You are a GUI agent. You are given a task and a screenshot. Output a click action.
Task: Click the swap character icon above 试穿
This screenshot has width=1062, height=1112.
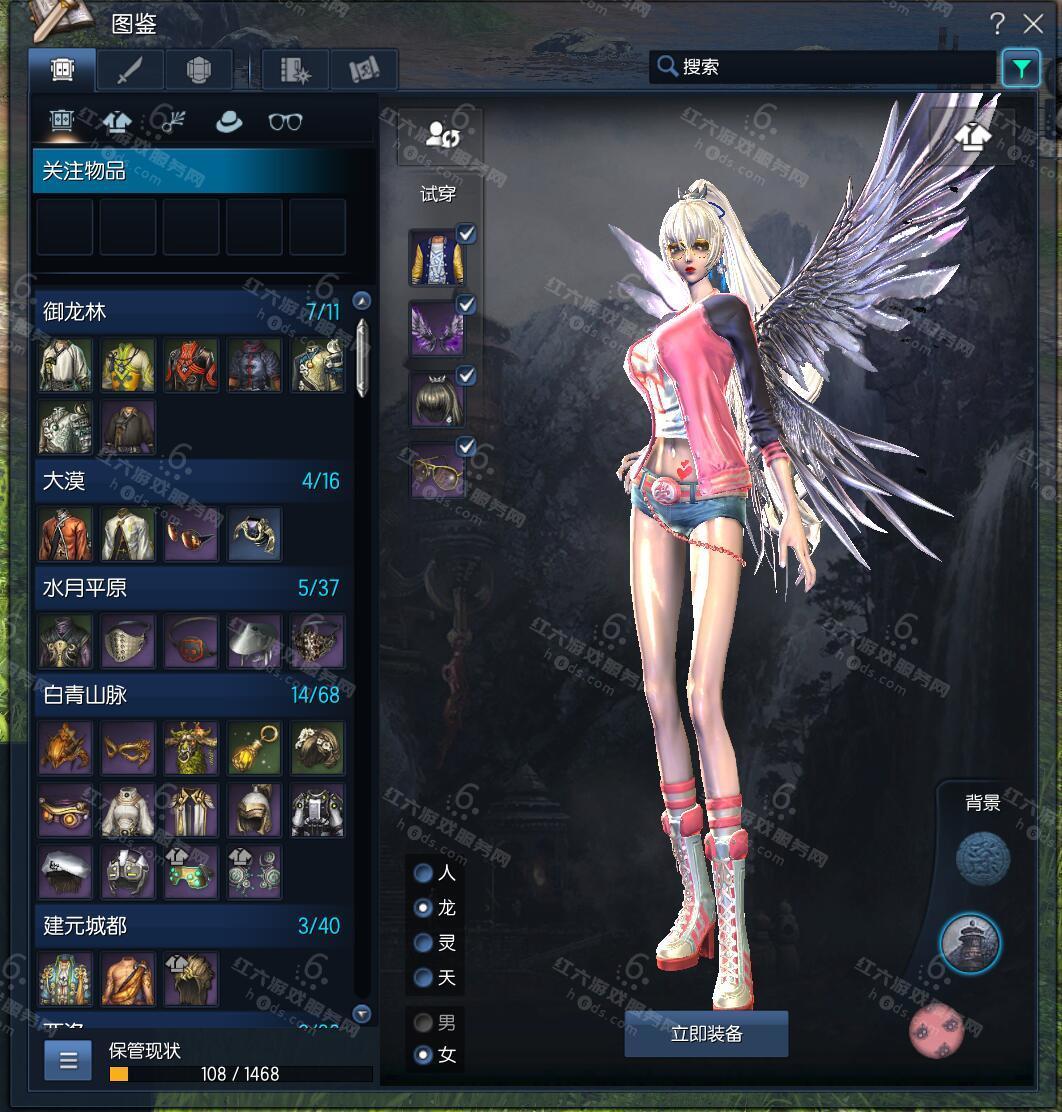(441, 136)
